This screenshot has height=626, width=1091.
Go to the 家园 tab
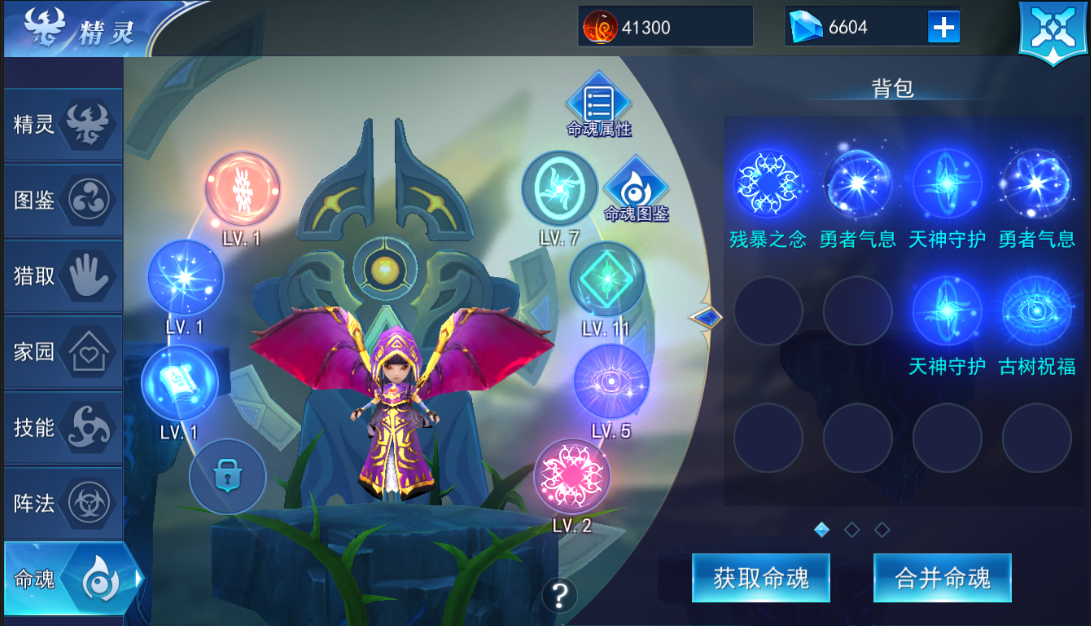(x=62, y=352)
